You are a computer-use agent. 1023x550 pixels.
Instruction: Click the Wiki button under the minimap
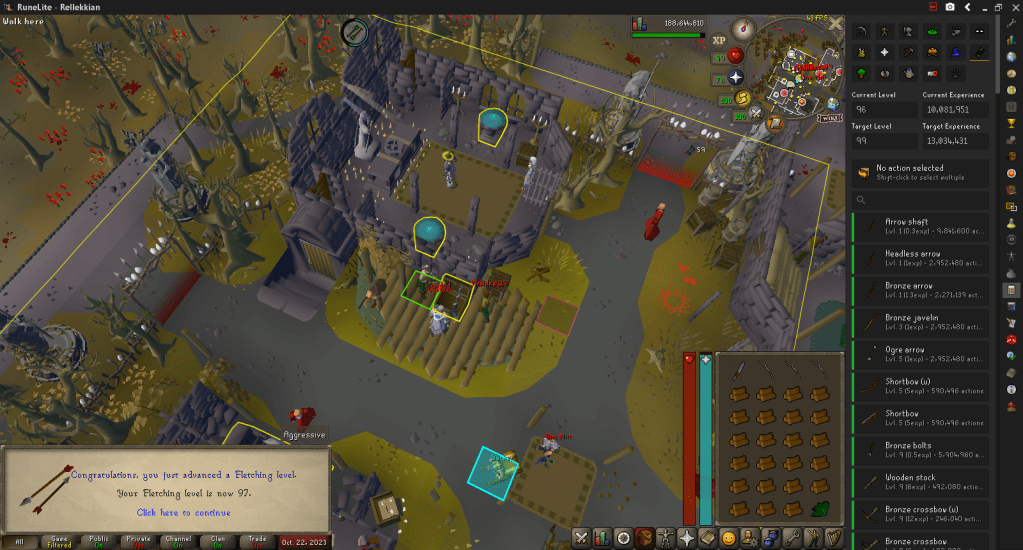coord(829,117)
